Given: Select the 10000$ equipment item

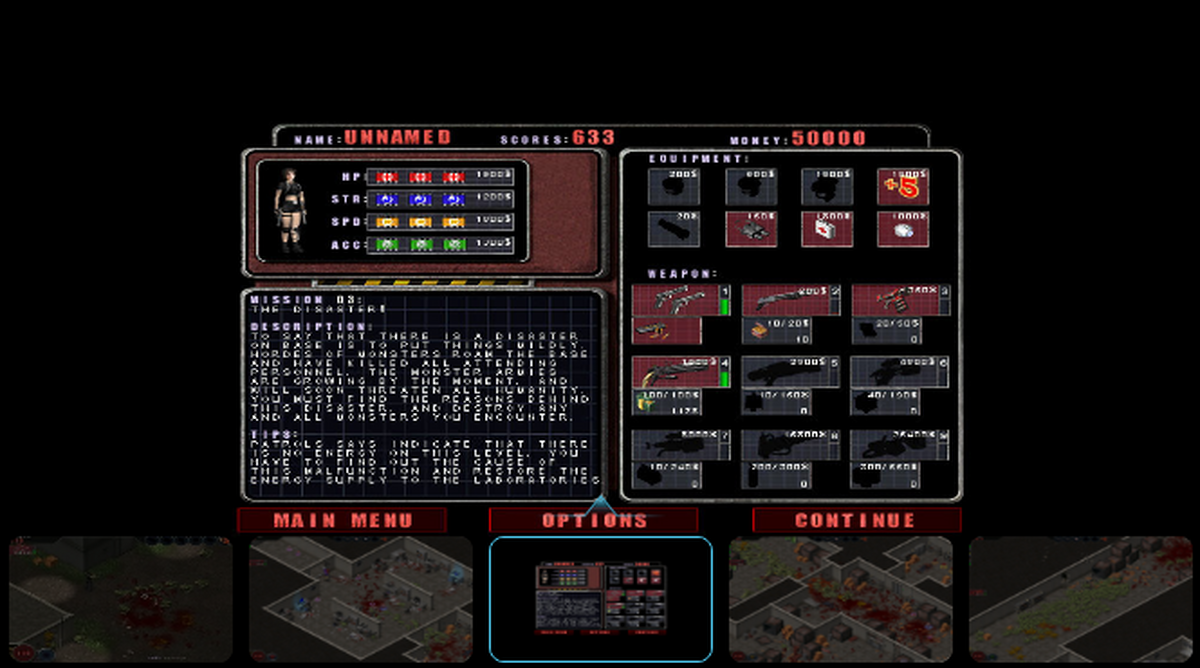Looking at the screenshot, I should pyautogui.click(x=902, y=229).
